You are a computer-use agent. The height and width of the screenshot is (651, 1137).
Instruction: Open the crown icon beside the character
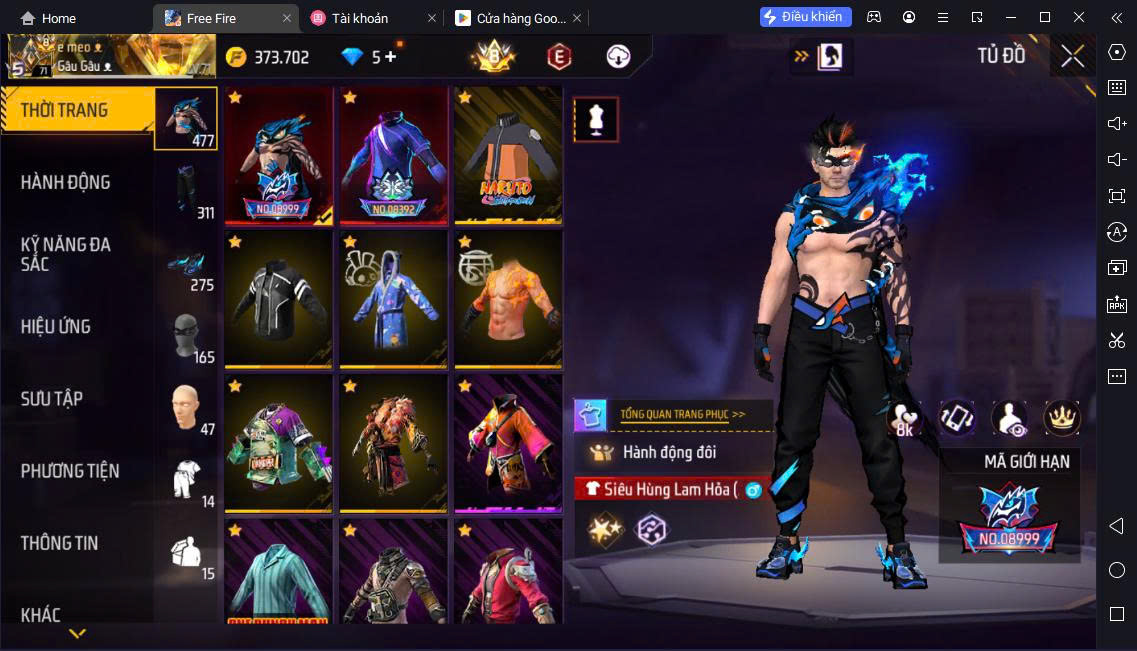(1062, 418)
